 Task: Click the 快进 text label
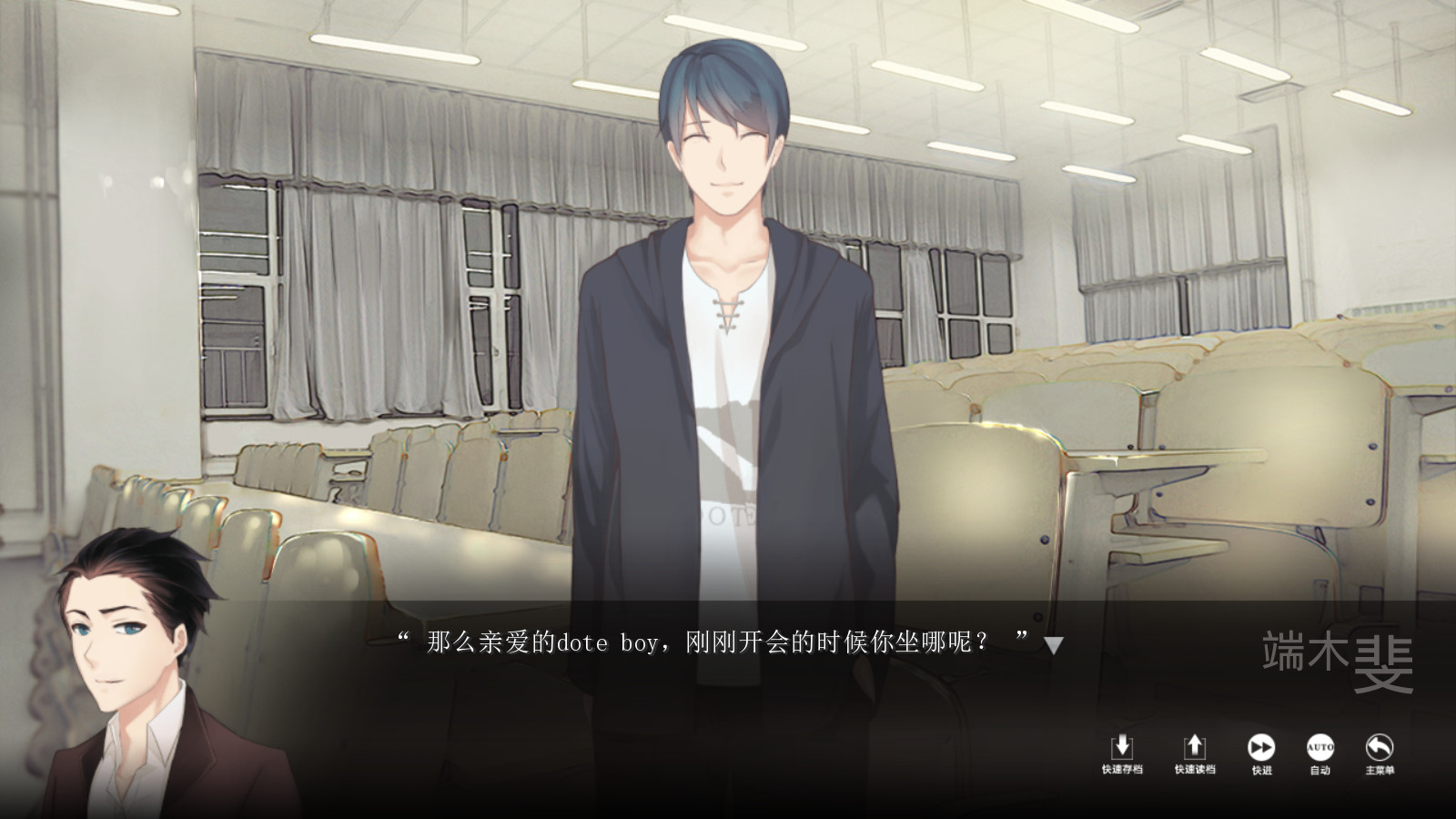point(1263,769)
